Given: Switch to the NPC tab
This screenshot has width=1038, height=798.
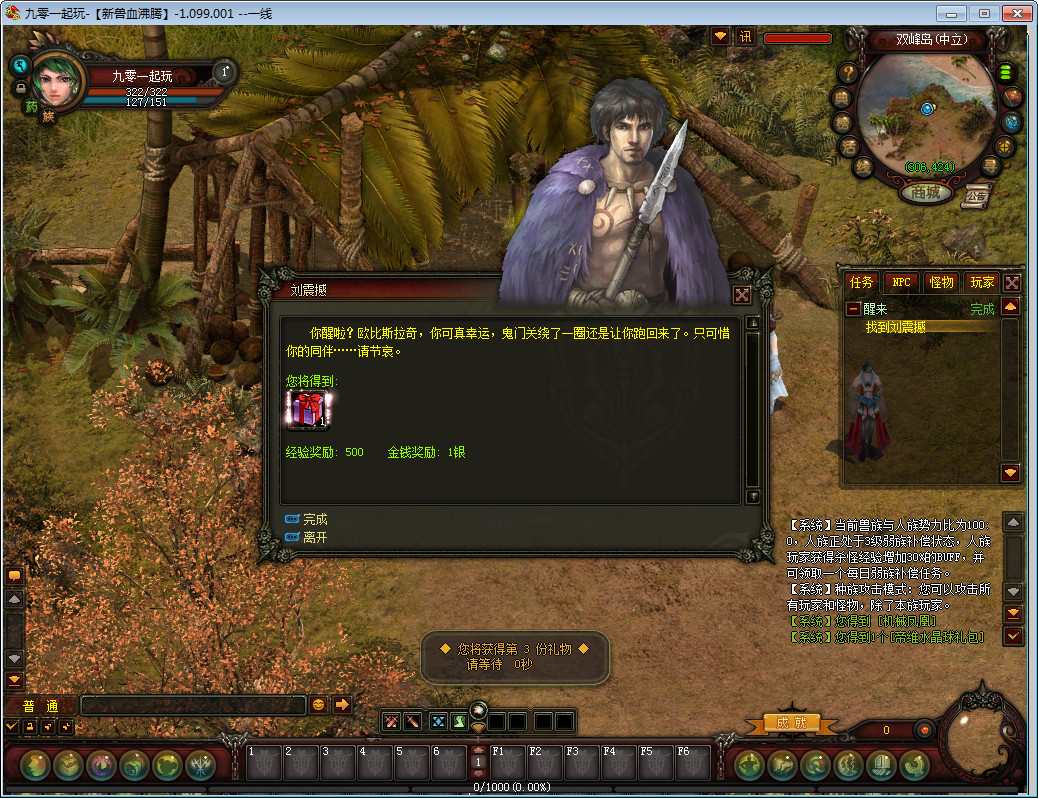Looking at the screenshot, I should pos(901,282).
